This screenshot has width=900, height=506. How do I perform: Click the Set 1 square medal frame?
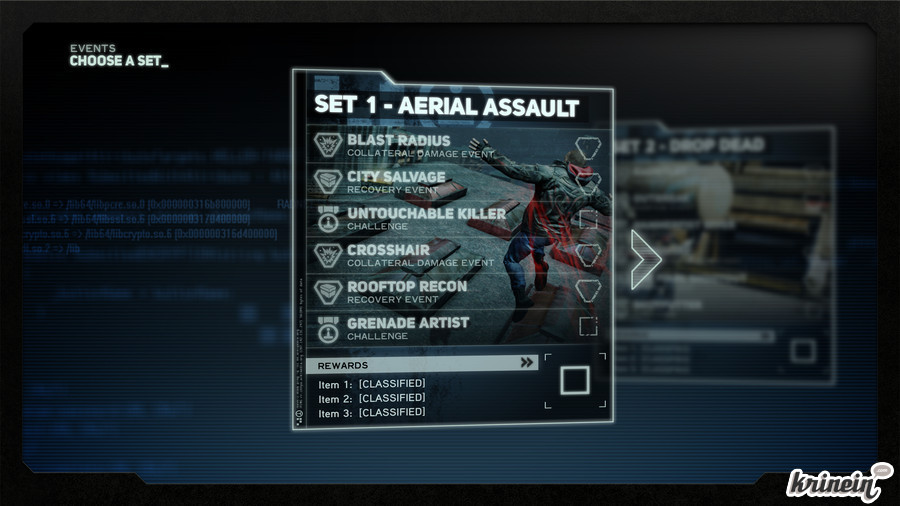pos(575,381)
